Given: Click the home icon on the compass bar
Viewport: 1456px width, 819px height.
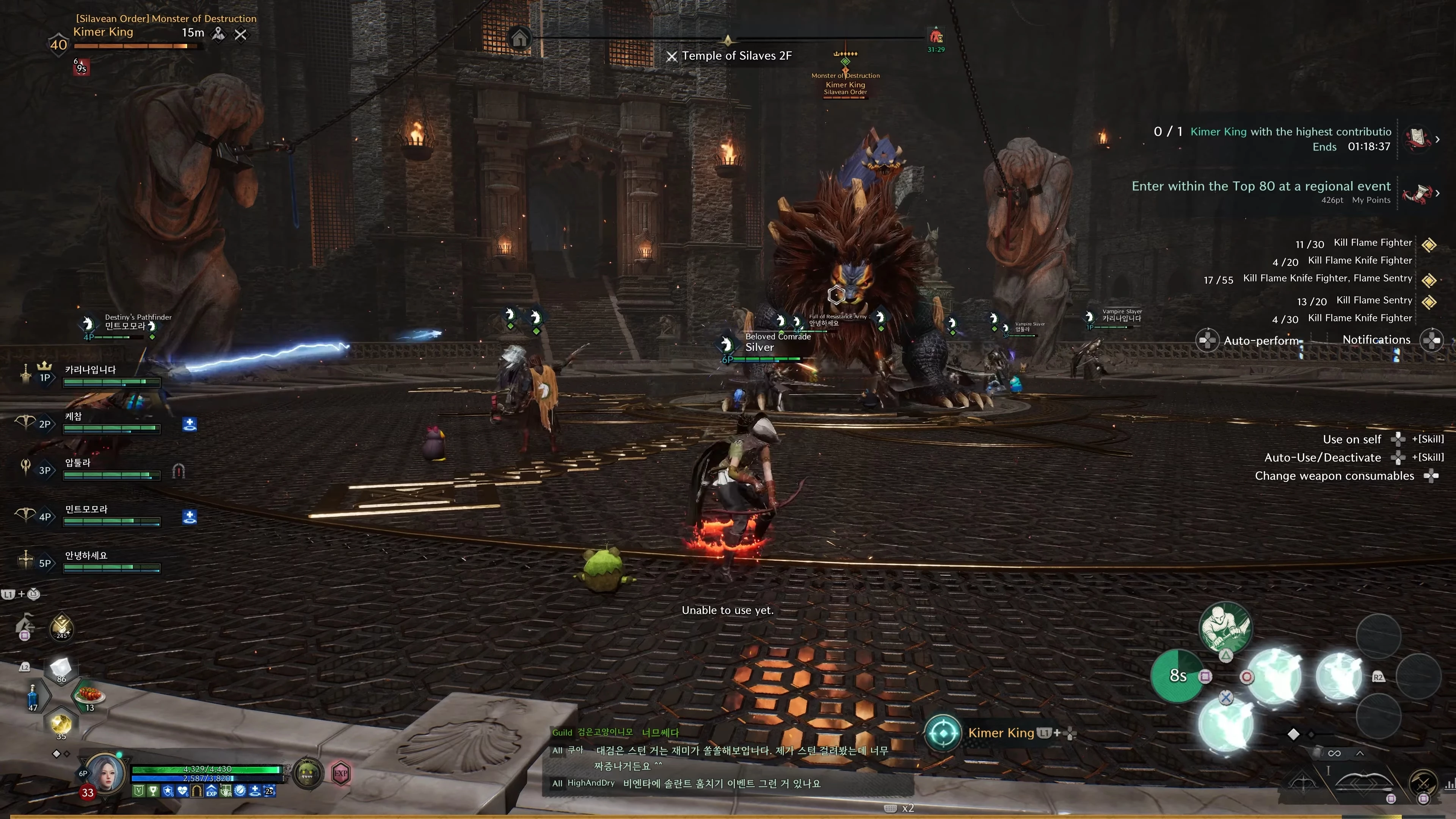Looking at the screenshot, I should pyautogui.click(x=519, y=38).
